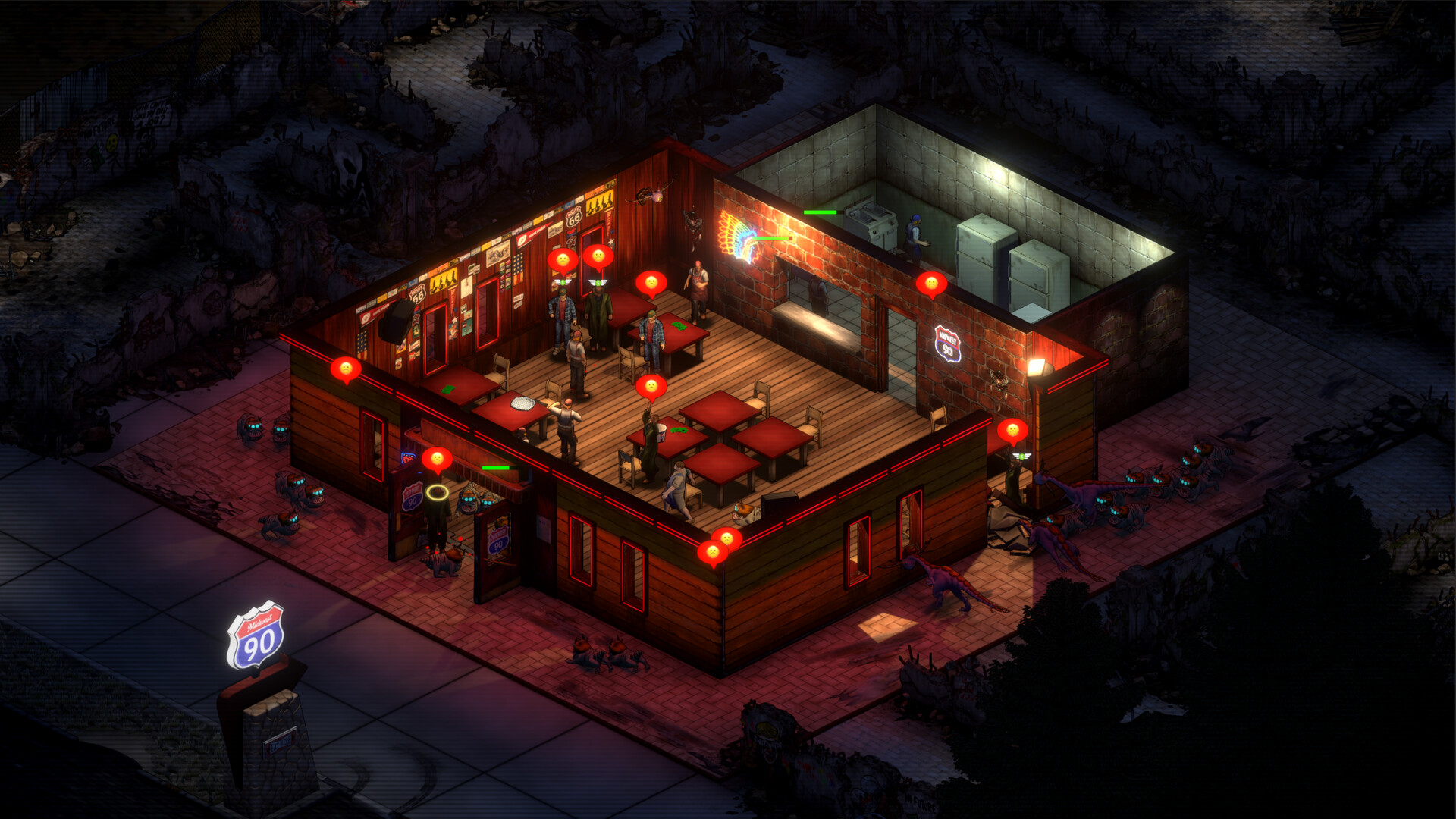Click the green health bar above the kitchen cook
This screenshot has width=1456, height=819.
point(820,212)
